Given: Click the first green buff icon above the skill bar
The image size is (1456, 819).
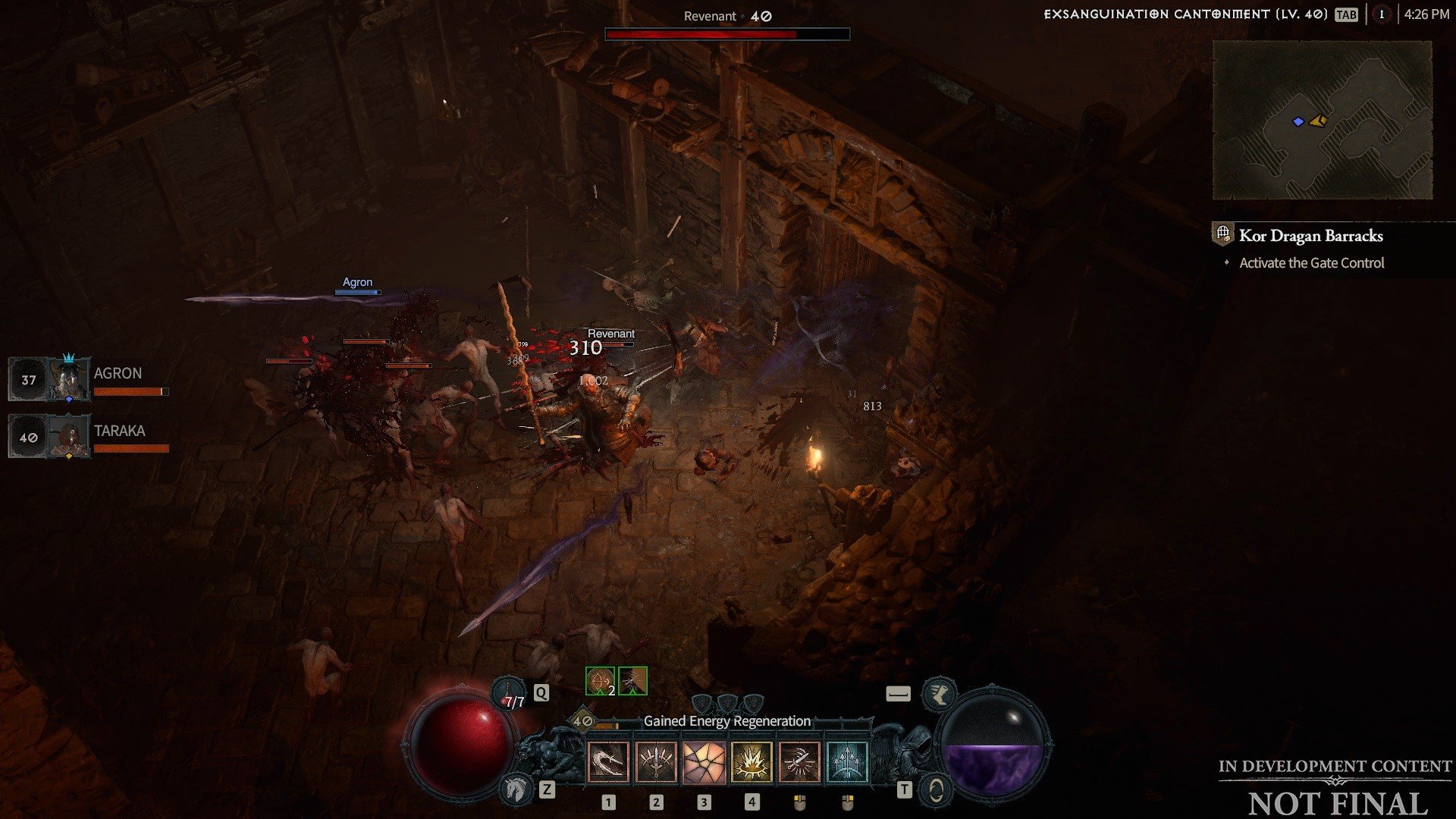Looking at the screenshot, I should tap(598, 682).
